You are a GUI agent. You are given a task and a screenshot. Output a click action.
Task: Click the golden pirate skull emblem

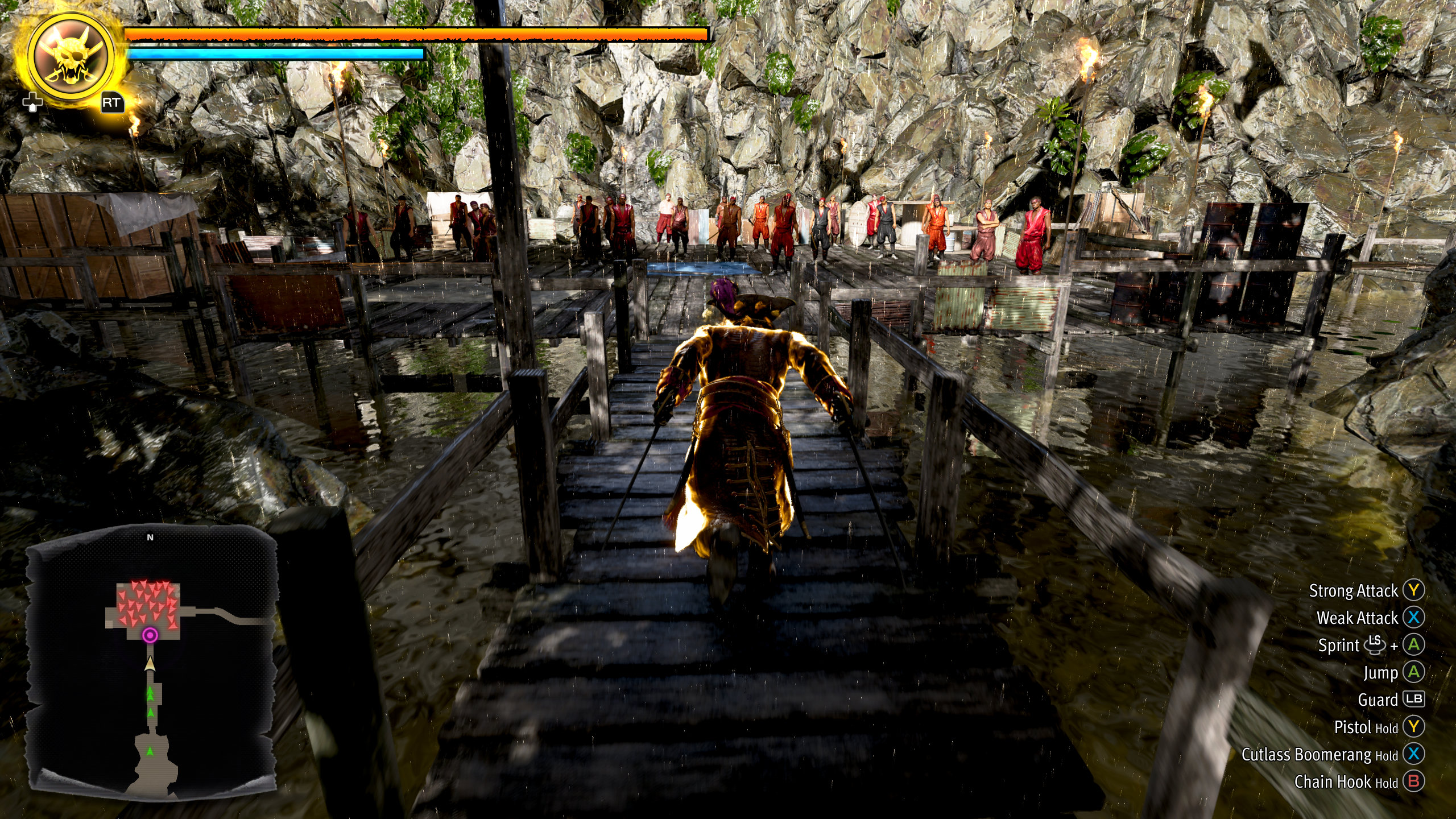[71, 57]
